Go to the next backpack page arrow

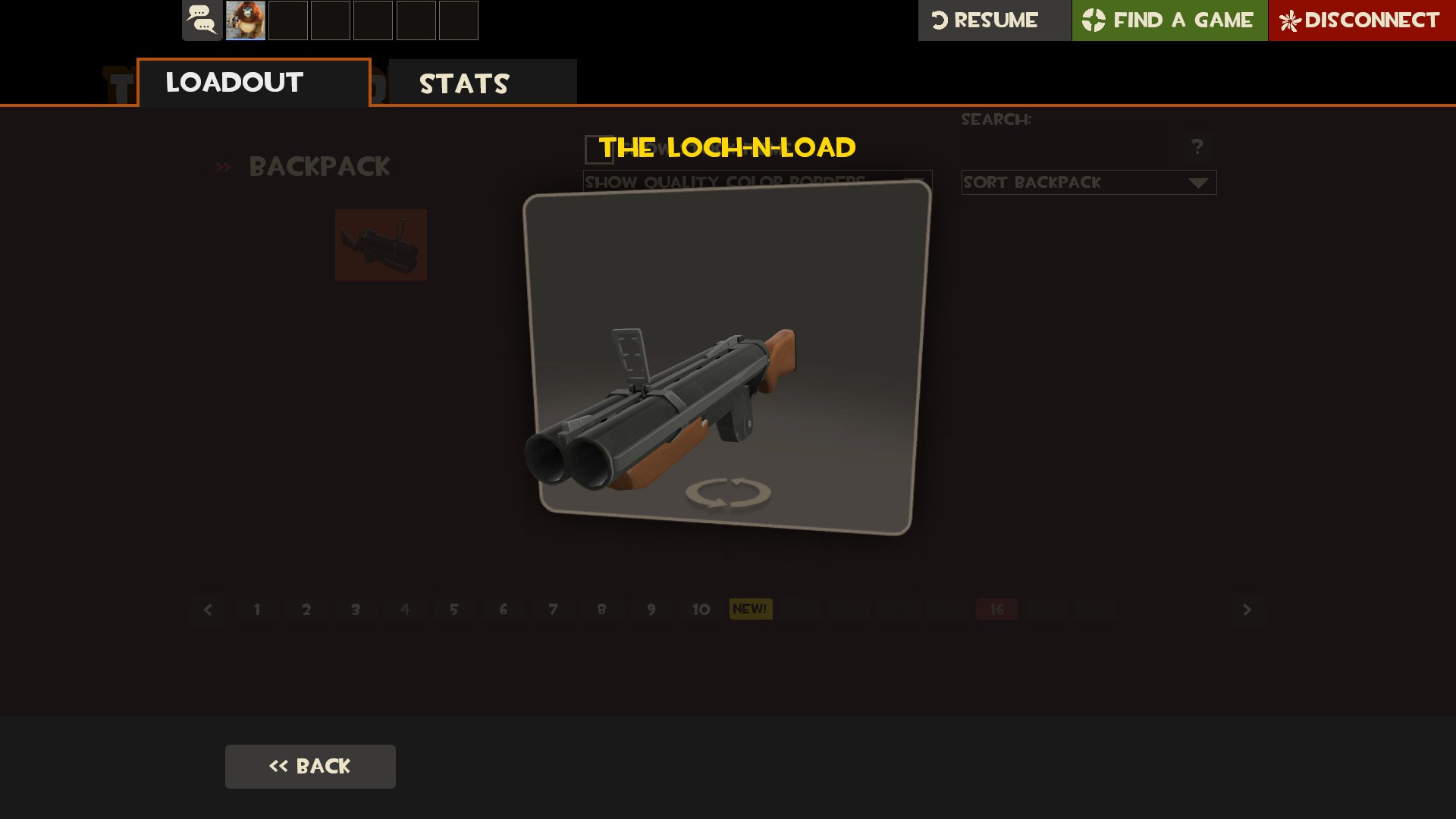click(1246, 610)
